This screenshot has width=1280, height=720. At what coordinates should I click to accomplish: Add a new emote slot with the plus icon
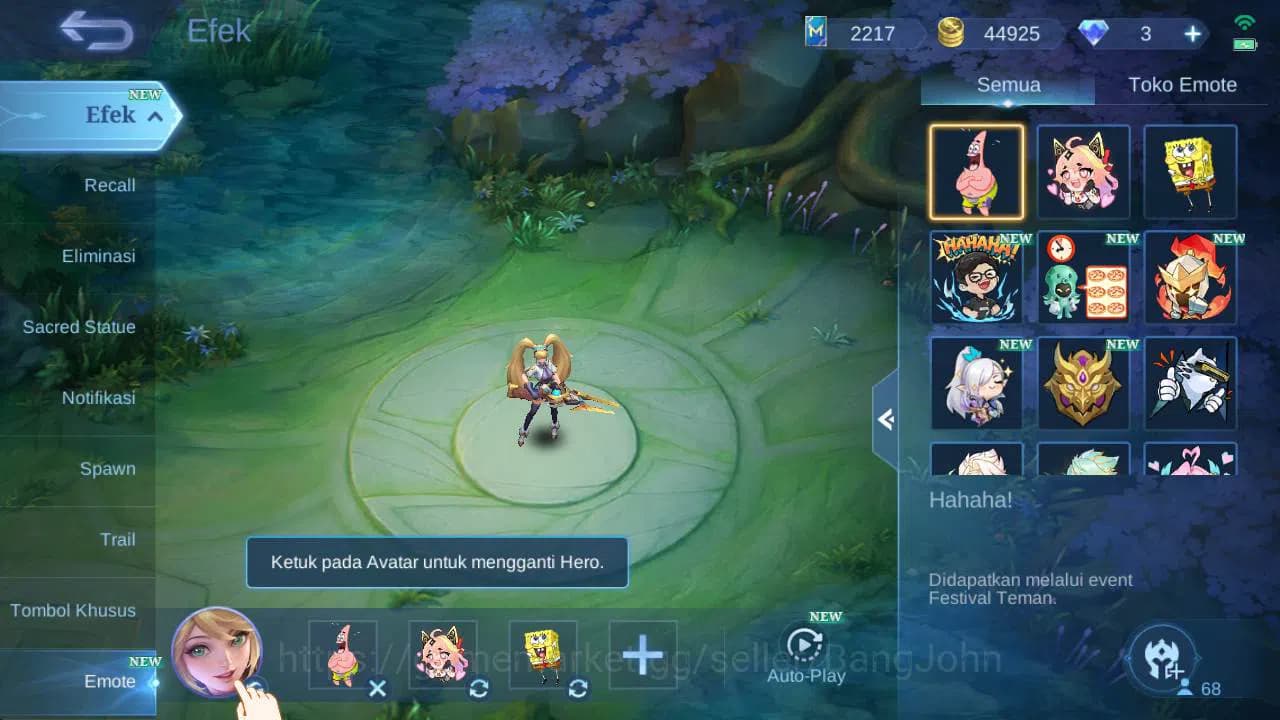pyautogui.click(x=643, y=654)
